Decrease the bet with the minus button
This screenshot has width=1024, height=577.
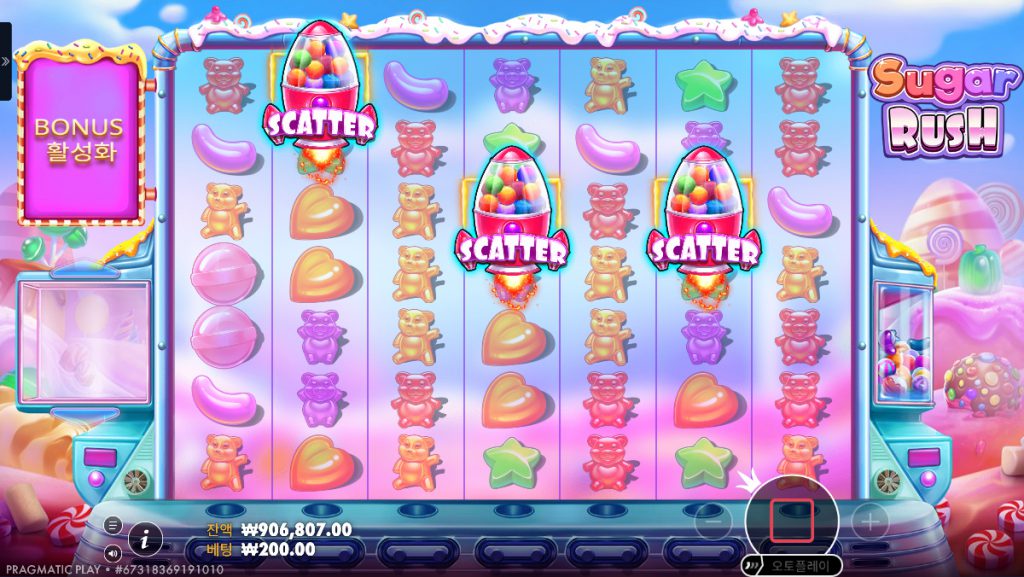[x=711, y=522]
